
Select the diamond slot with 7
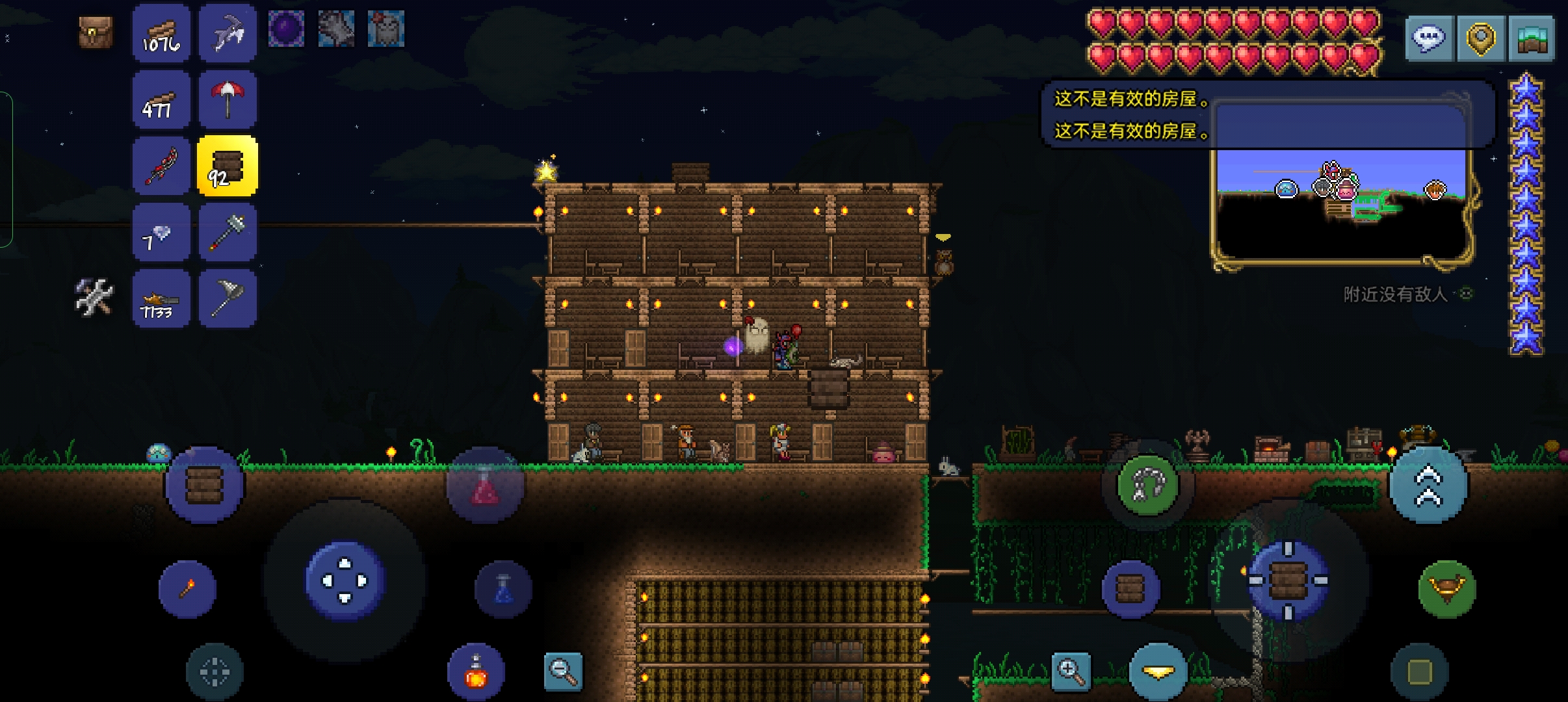coord(161,233)
